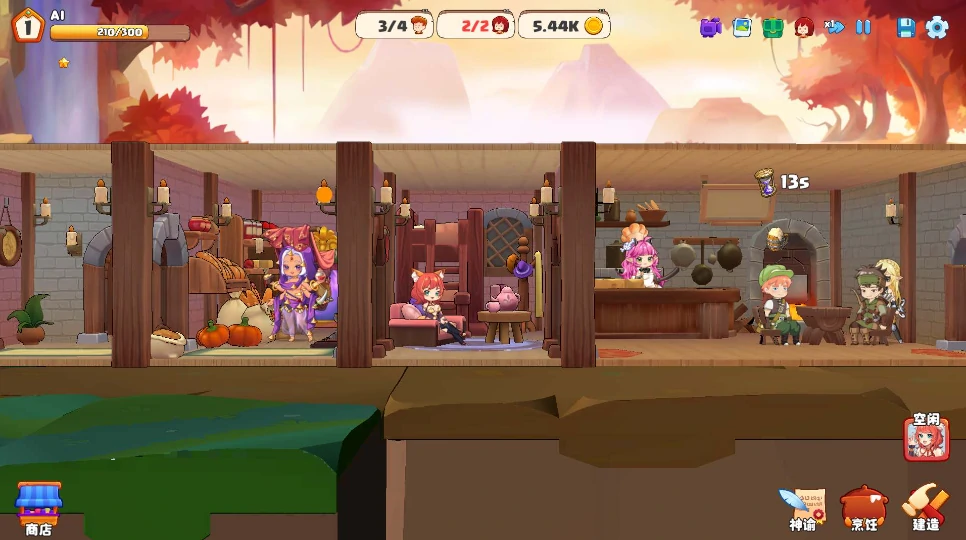This screenshot has height=540, width=966.
Task: Change the x1 game speed
Action: tap(834, 27)
